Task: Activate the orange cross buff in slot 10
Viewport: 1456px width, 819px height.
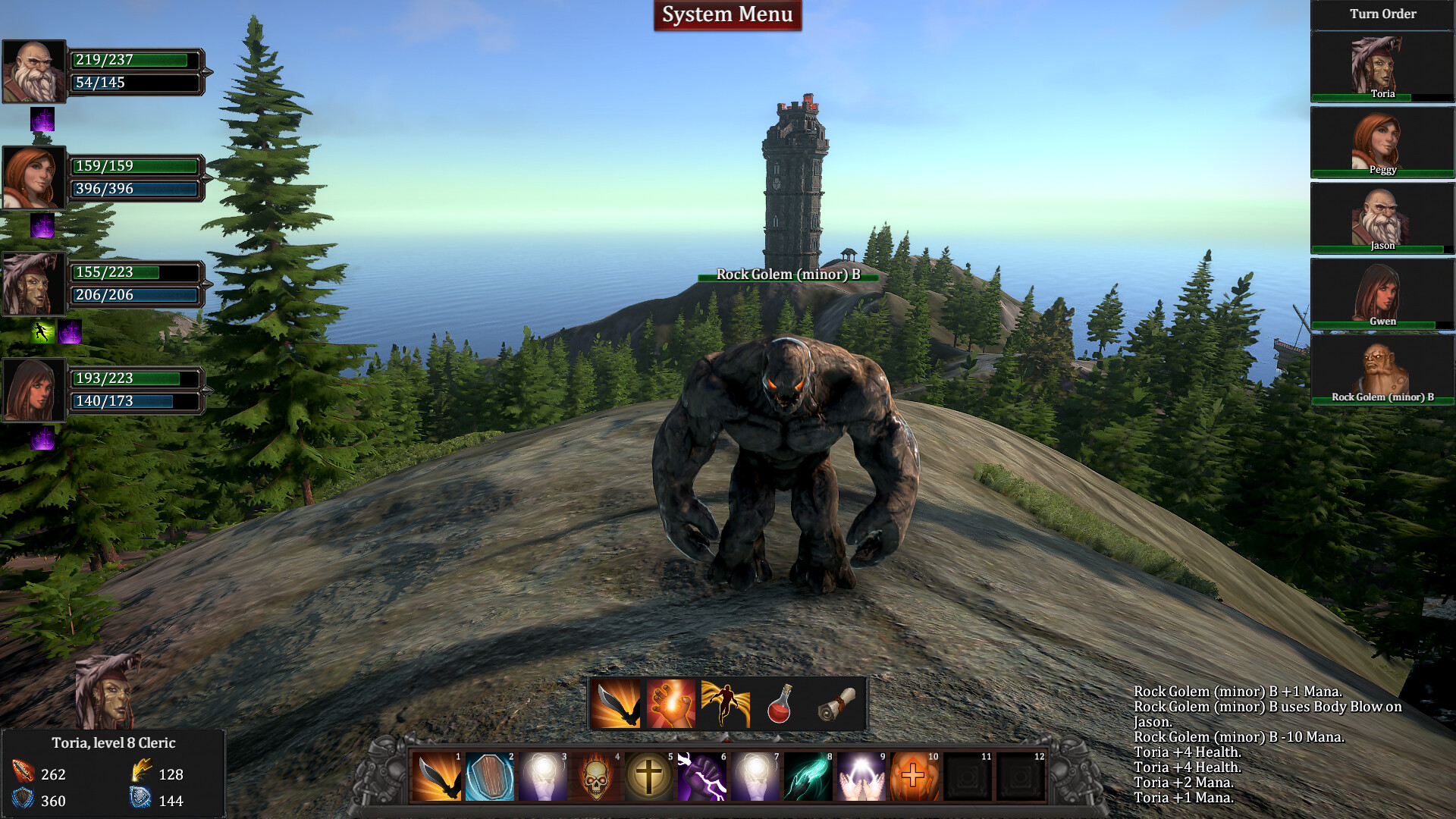Action: 915,778
